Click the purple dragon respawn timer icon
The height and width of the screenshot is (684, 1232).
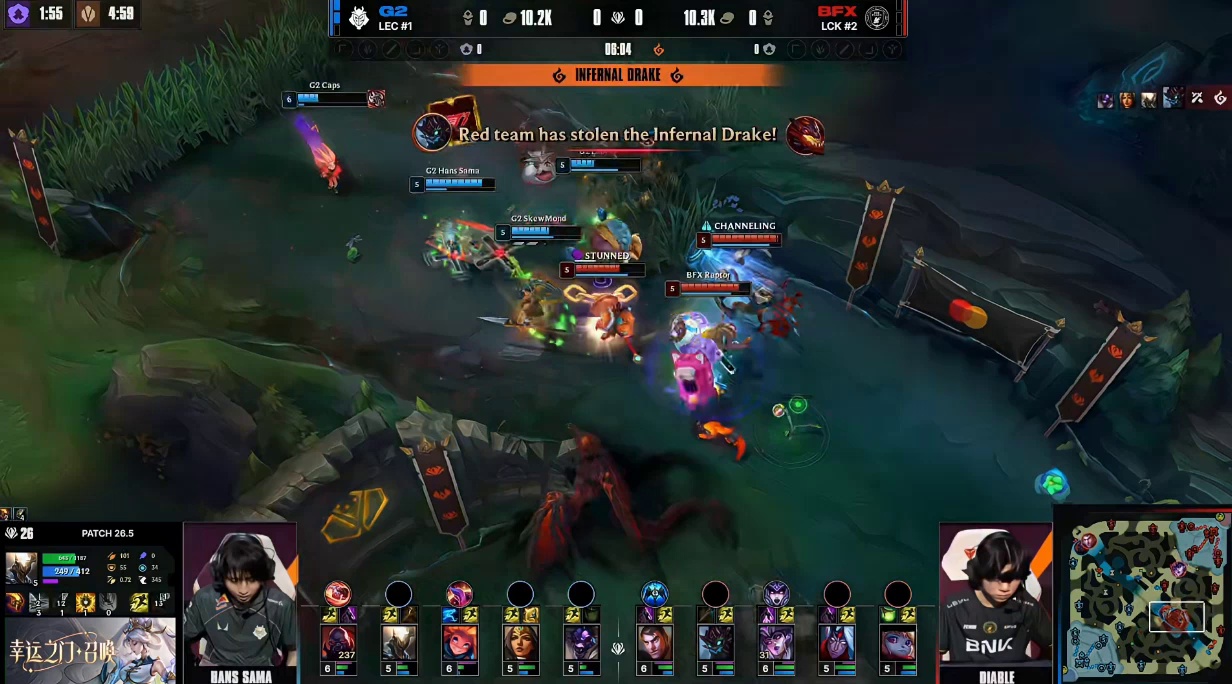pos(18,14)
